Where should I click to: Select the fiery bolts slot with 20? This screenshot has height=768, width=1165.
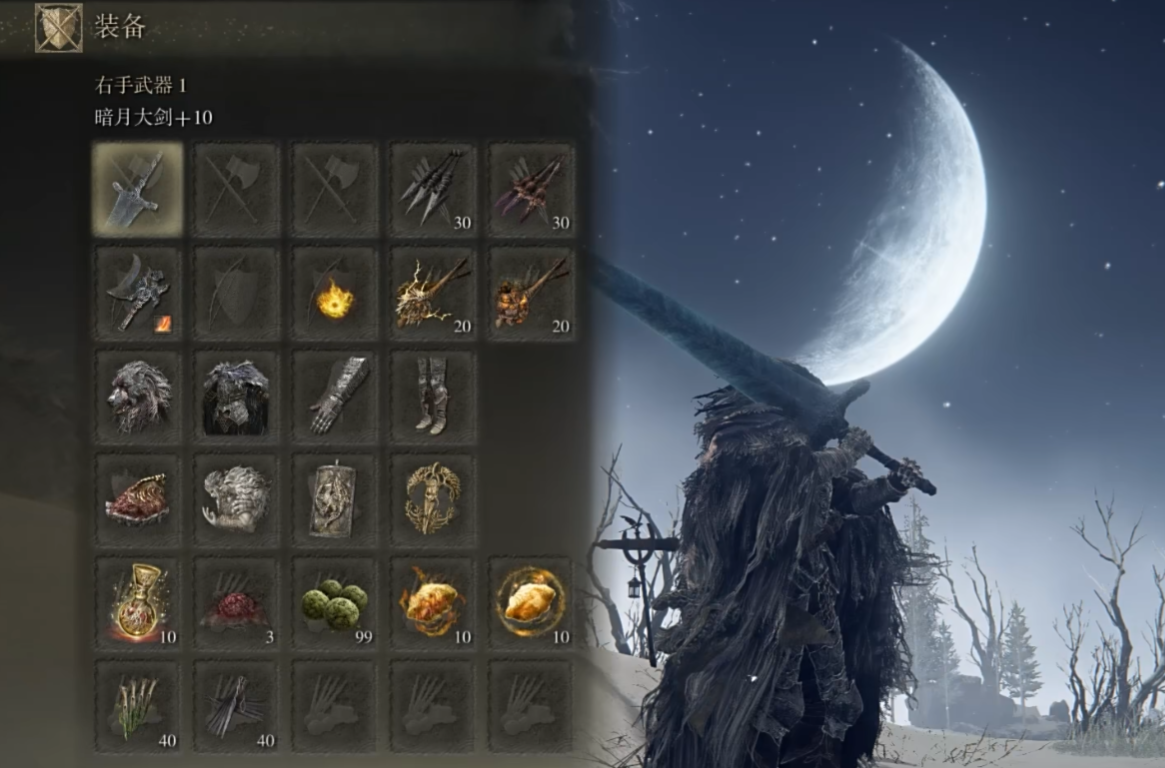click(531, 291)
